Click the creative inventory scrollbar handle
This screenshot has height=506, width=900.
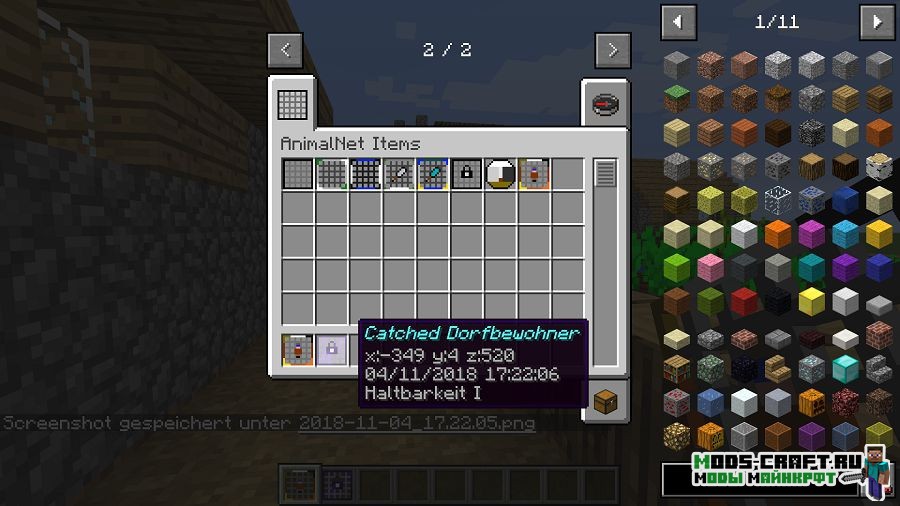pos(605,174)
